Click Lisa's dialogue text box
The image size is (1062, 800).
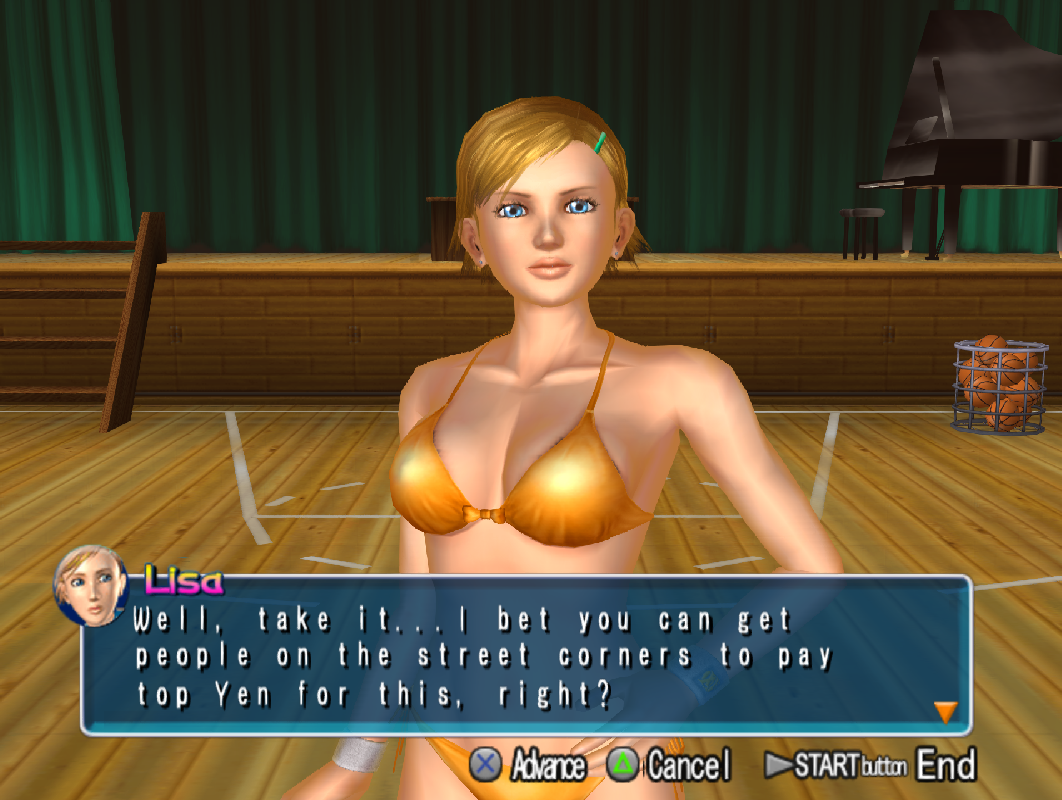[525, 656]
